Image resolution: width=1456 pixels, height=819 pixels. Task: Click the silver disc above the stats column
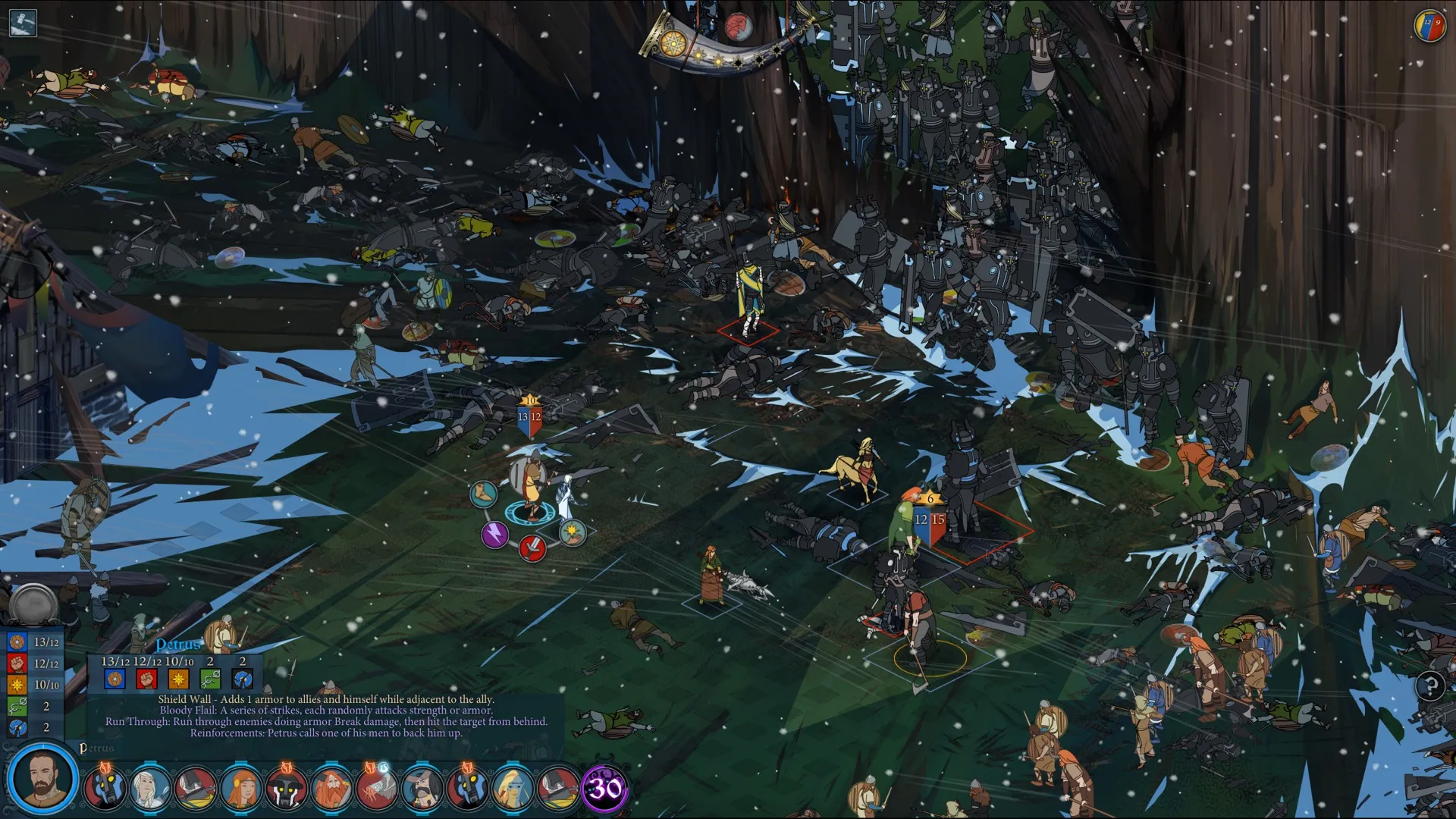(33, 604)
